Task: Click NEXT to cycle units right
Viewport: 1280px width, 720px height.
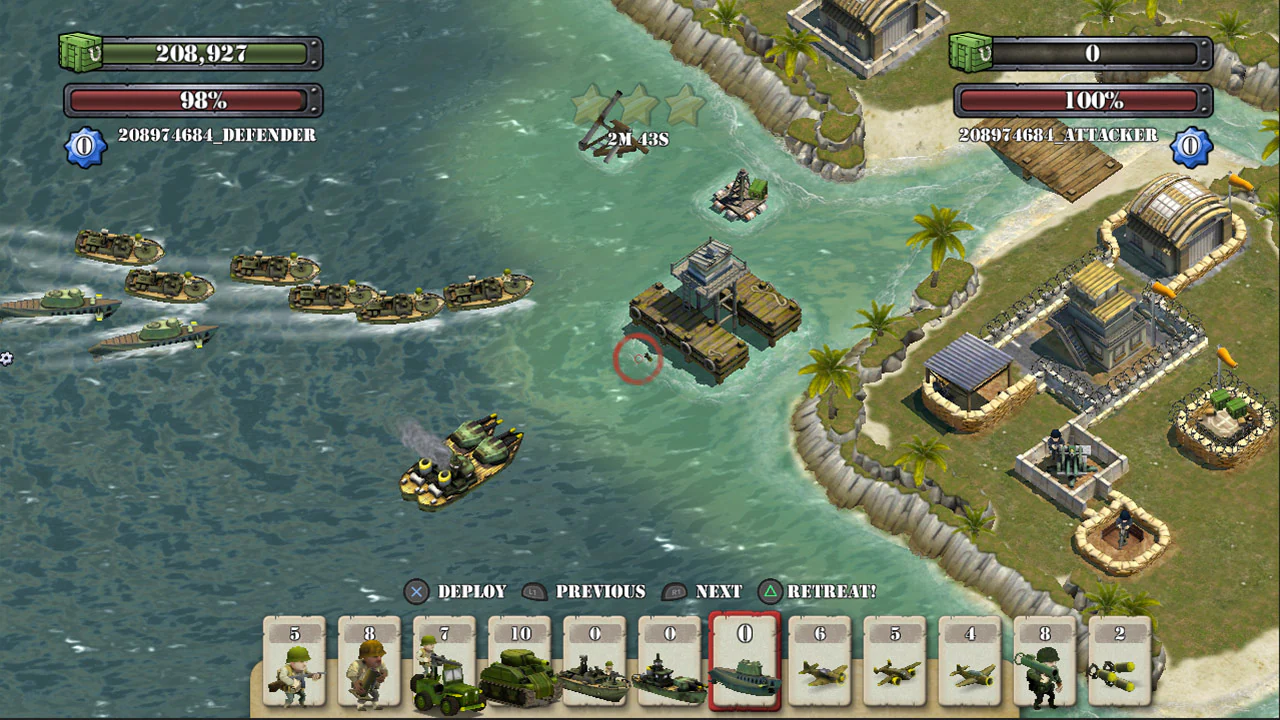Action: (x=718, y=592)
